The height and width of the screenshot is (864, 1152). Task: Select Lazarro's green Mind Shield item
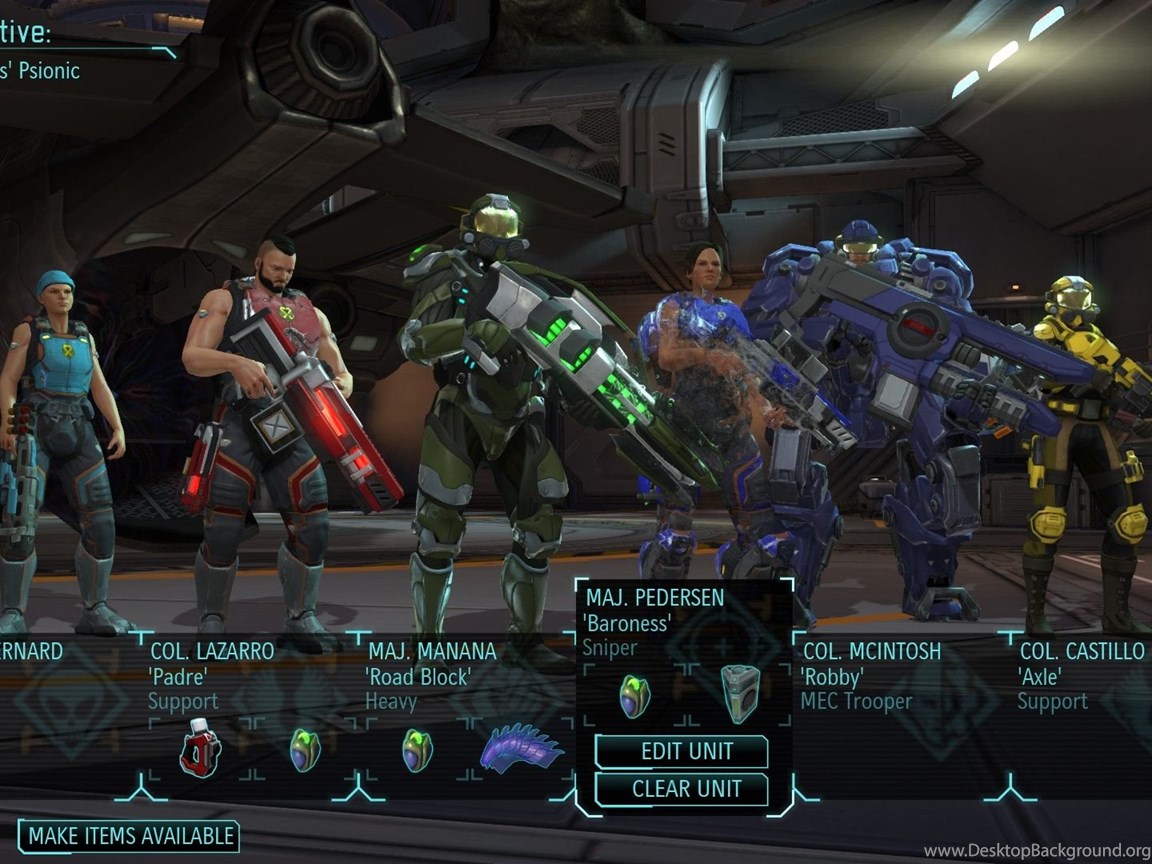click(305, 749)
